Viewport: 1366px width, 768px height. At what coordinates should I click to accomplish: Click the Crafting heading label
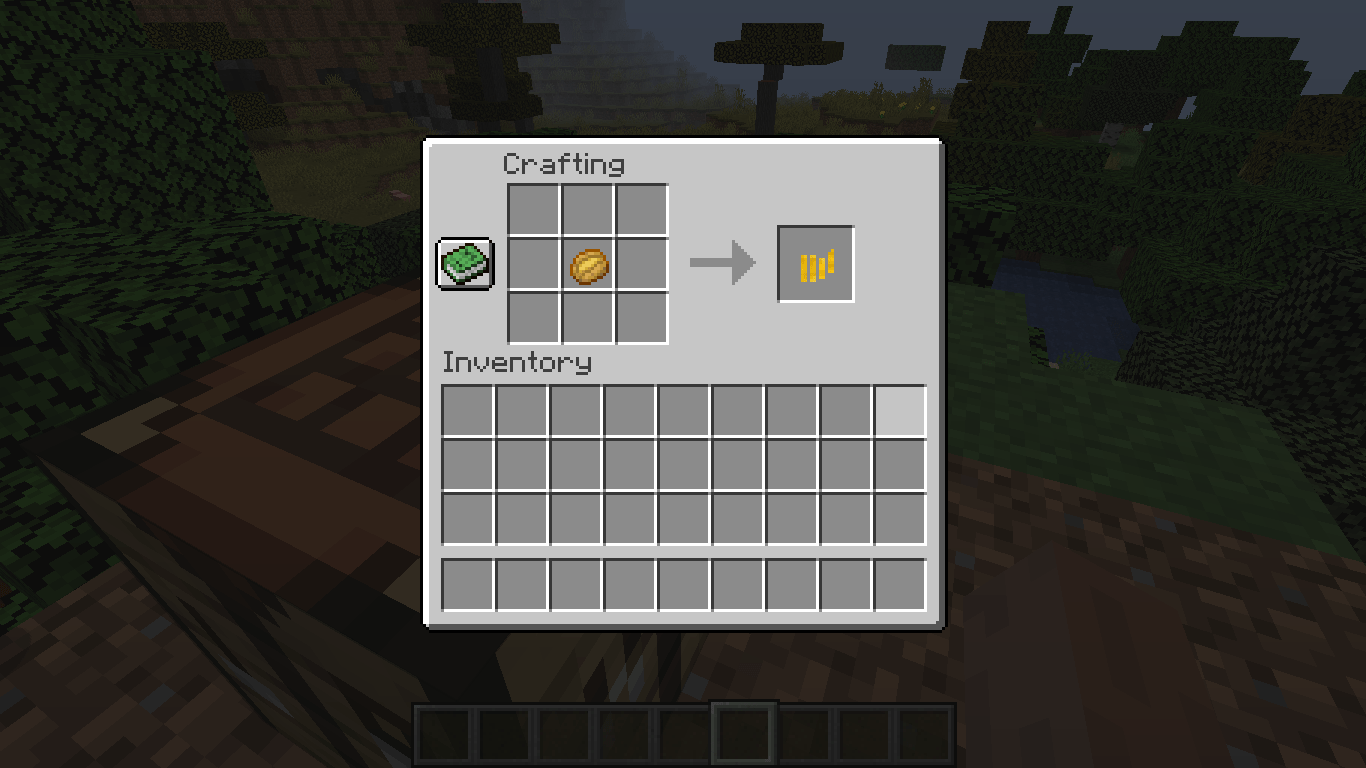(566, 164)
